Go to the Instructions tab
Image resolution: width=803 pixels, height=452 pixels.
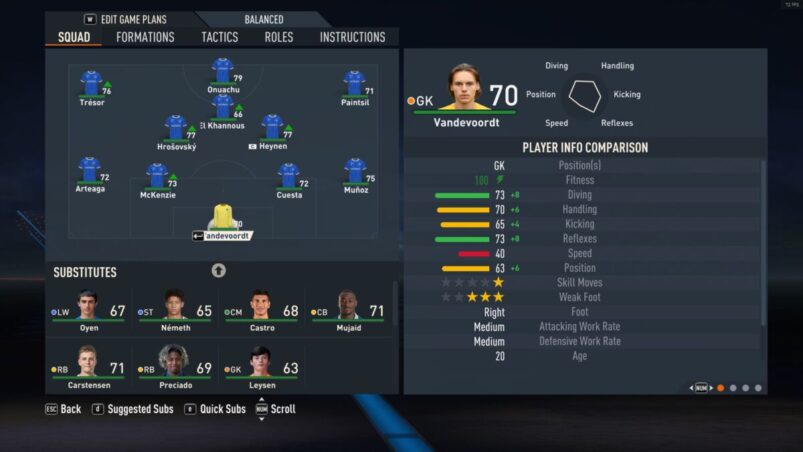pos(352,37)
